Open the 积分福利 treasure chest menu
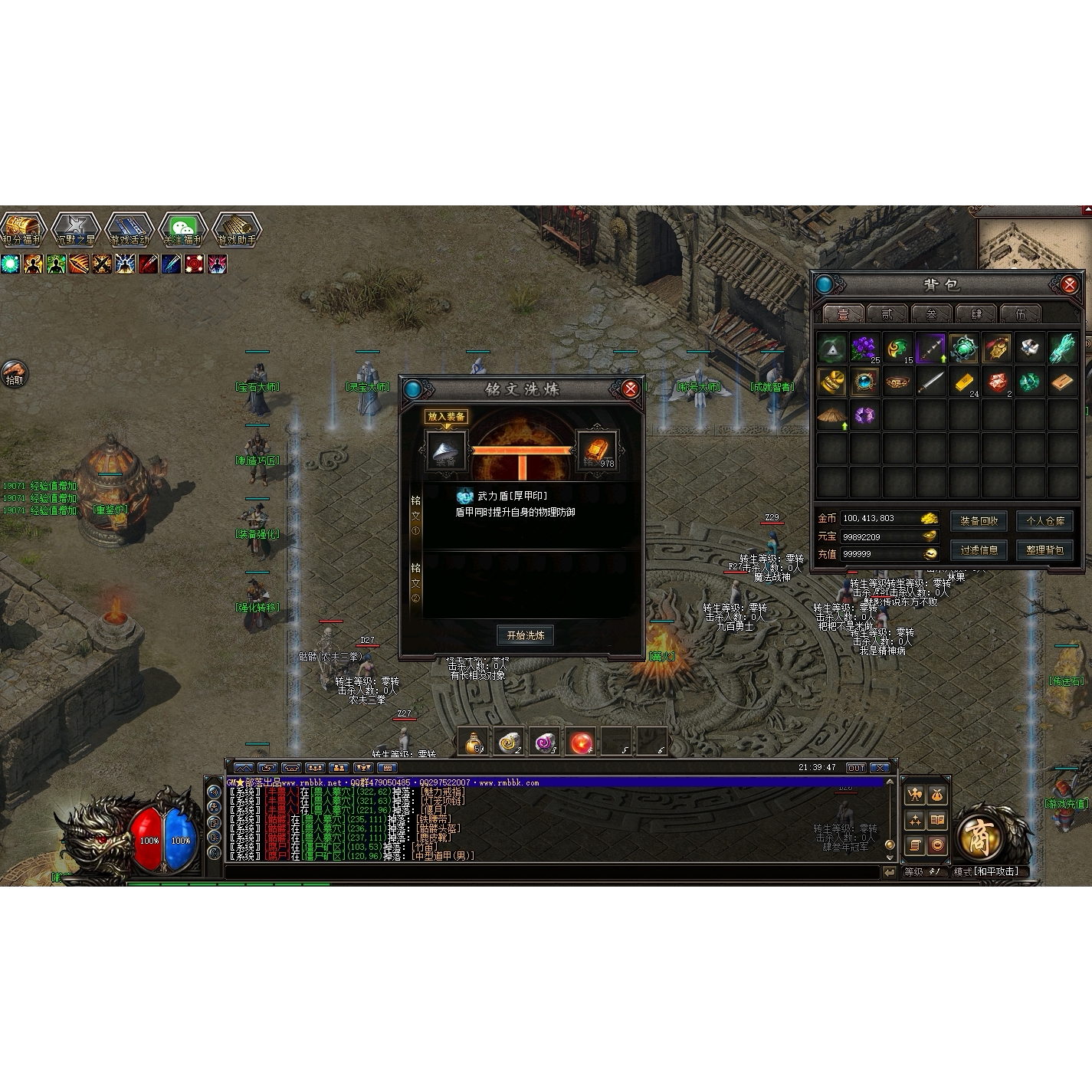This screenshot has height=1092, width=1092. pos(22,228)
